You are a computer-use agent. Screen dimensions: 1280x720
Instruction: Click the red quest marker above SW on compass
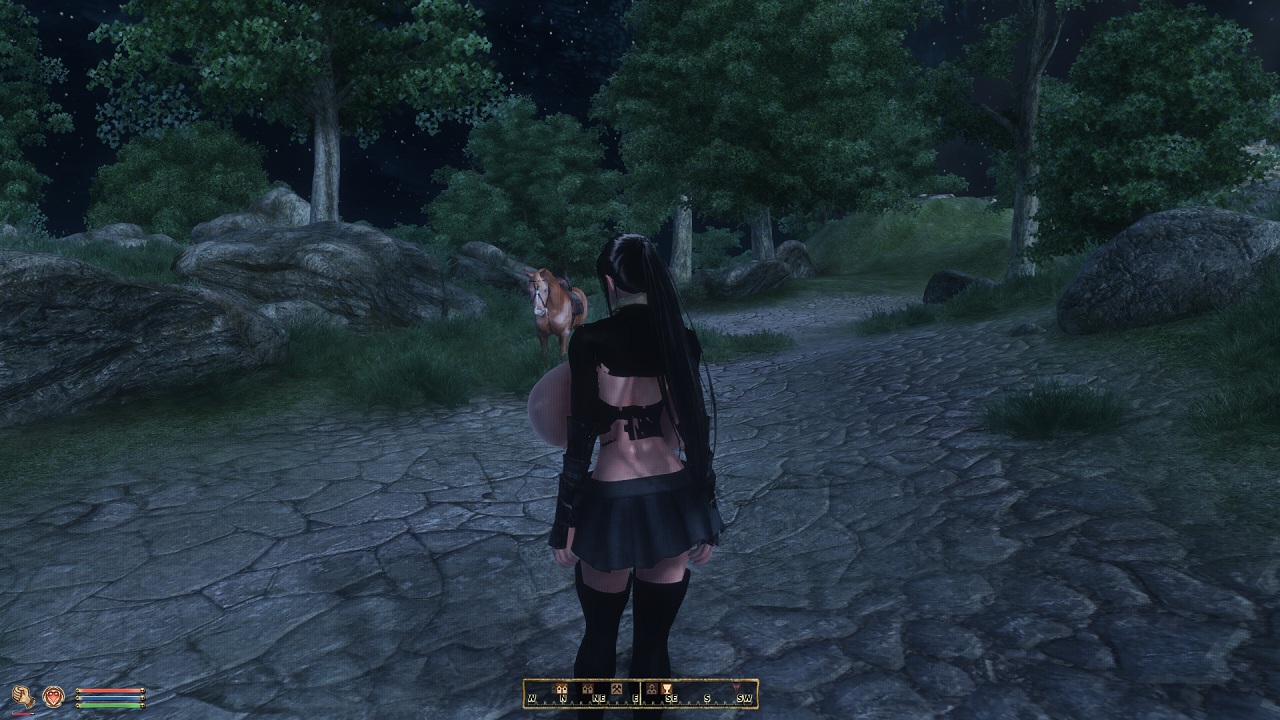click(737, 688)
